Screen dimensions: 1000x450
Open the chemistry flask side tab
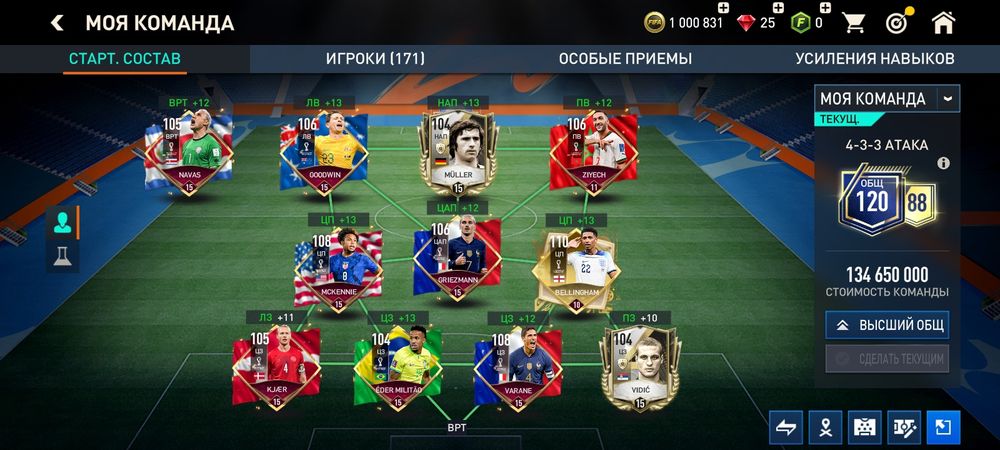[63, 256]
